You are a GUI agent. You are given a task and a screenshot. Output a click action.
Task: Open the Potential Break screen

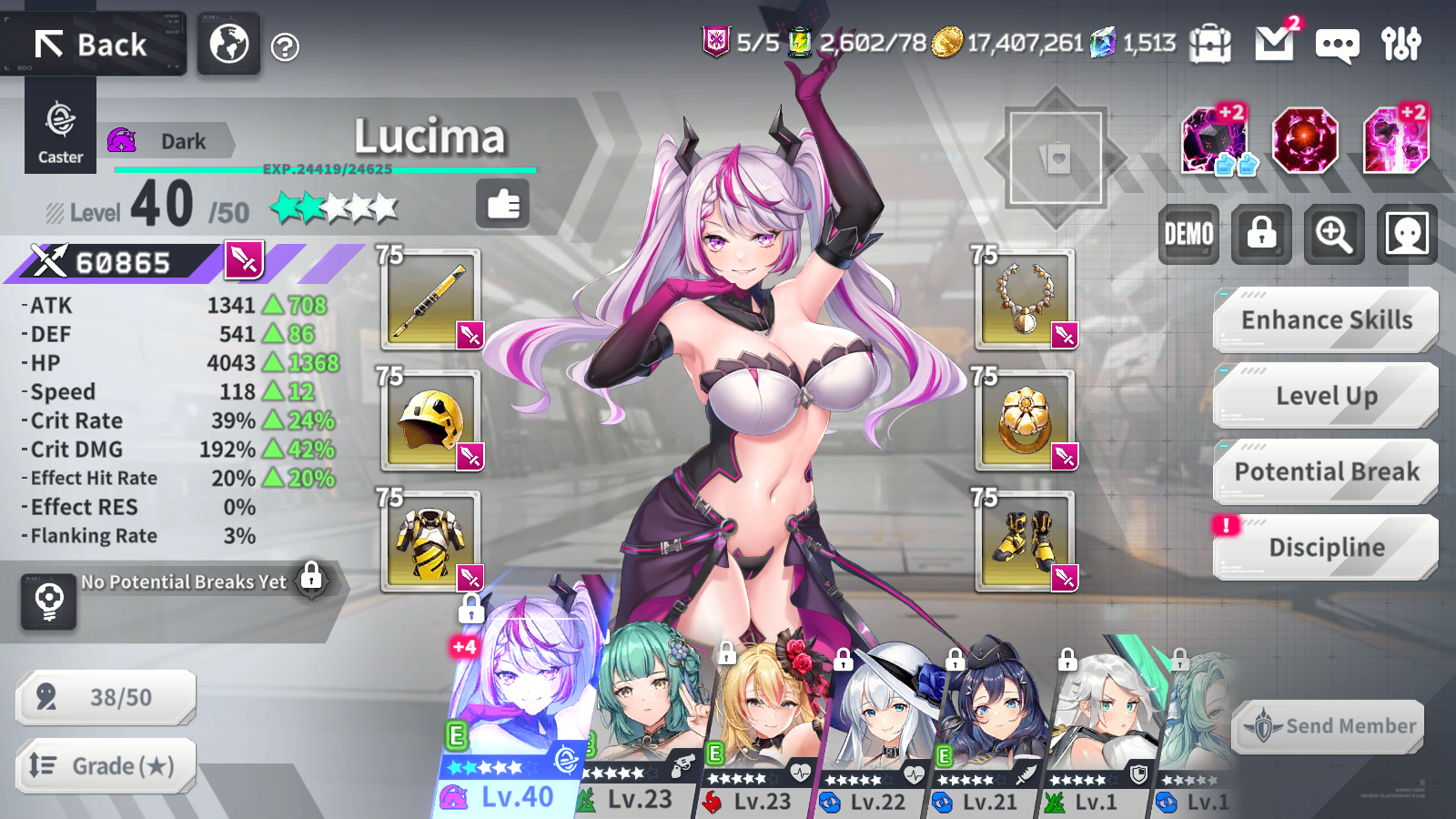pos(1326,471)
